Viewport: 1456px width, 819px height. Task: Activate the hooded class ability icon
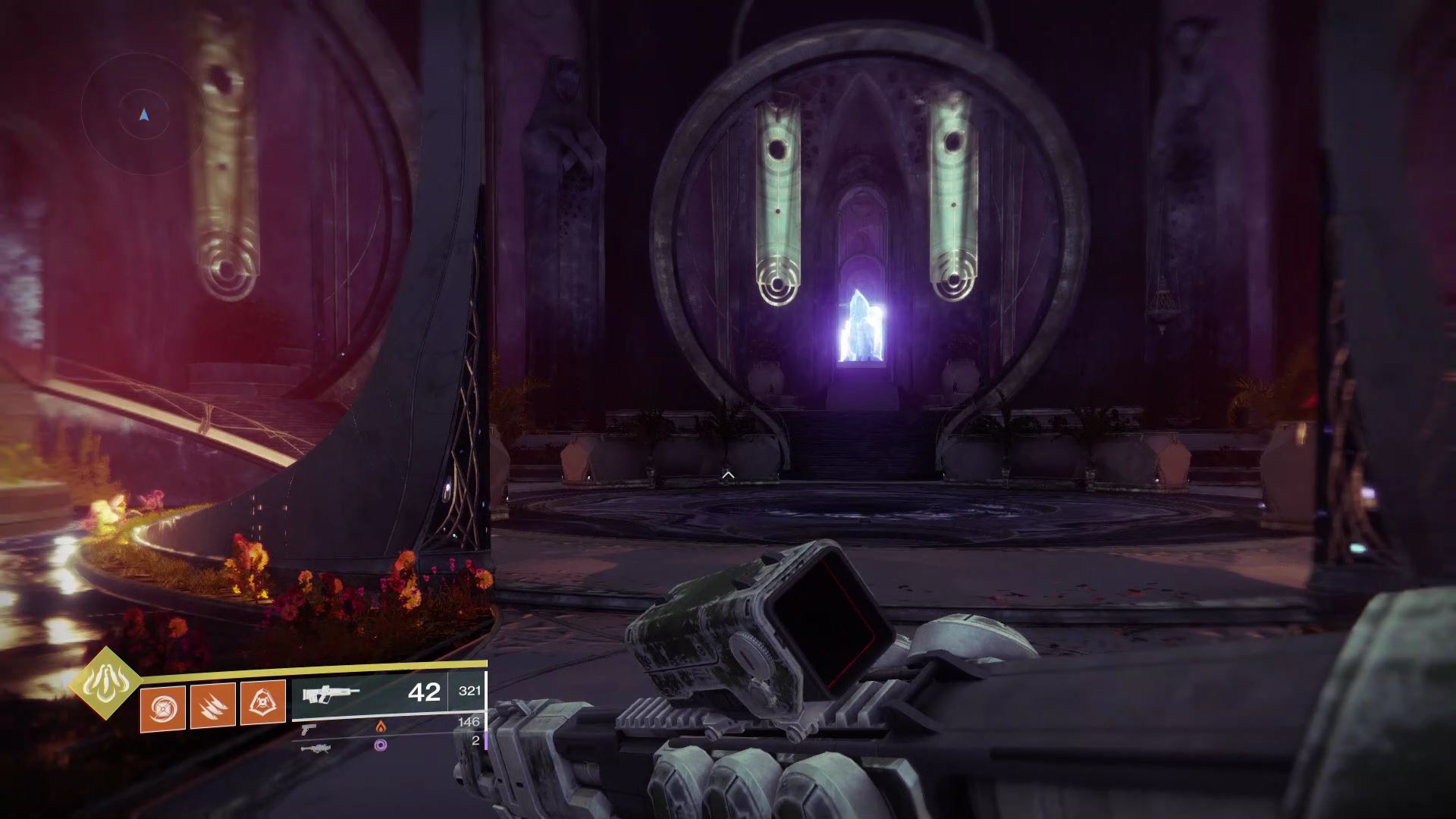click(x=262, y=703)
